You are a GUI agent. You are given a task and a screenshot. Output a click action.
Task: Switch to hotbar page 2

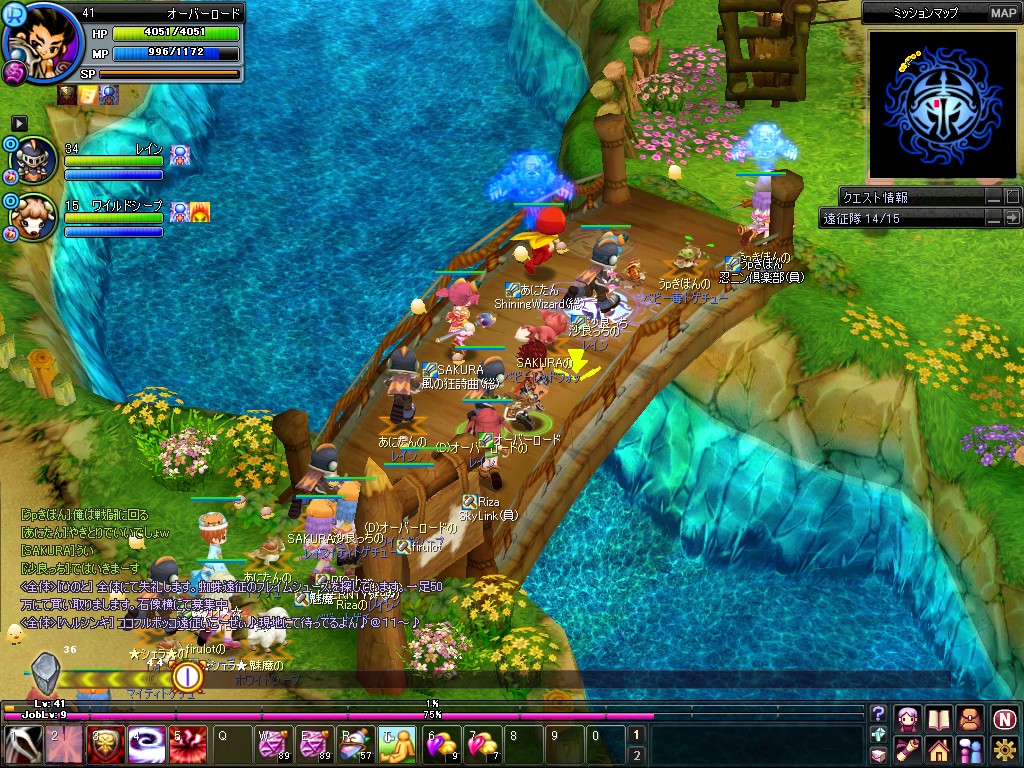coord(635,755)
